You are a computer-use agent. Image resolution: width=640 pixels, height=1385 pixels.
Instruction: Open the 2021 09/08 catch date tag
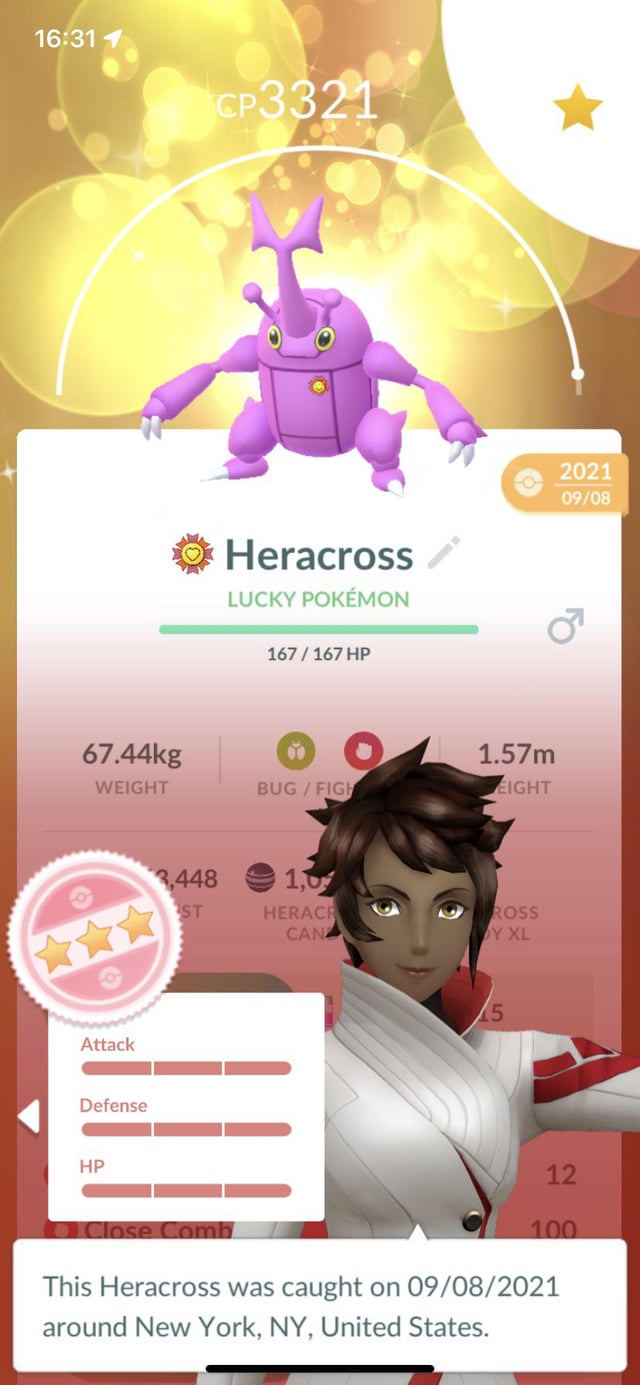[x=559, y=483]
